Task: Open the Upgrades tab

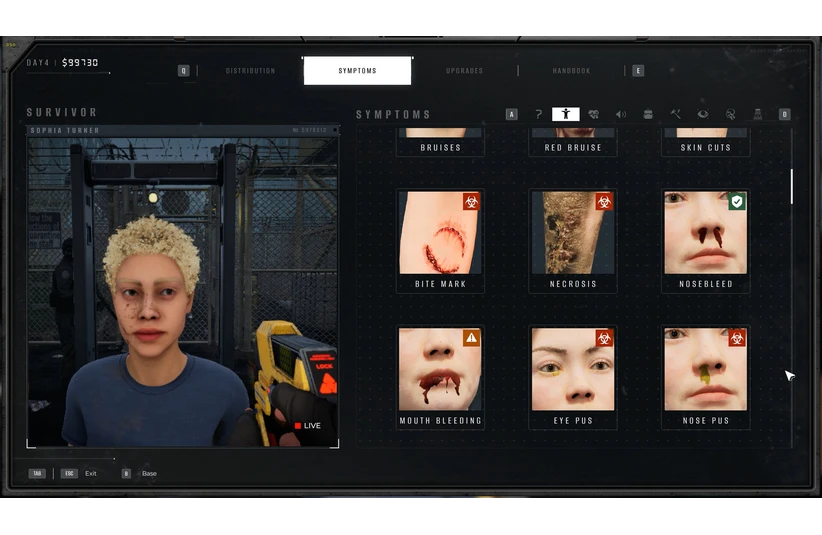Action: [x=465, y=71]
